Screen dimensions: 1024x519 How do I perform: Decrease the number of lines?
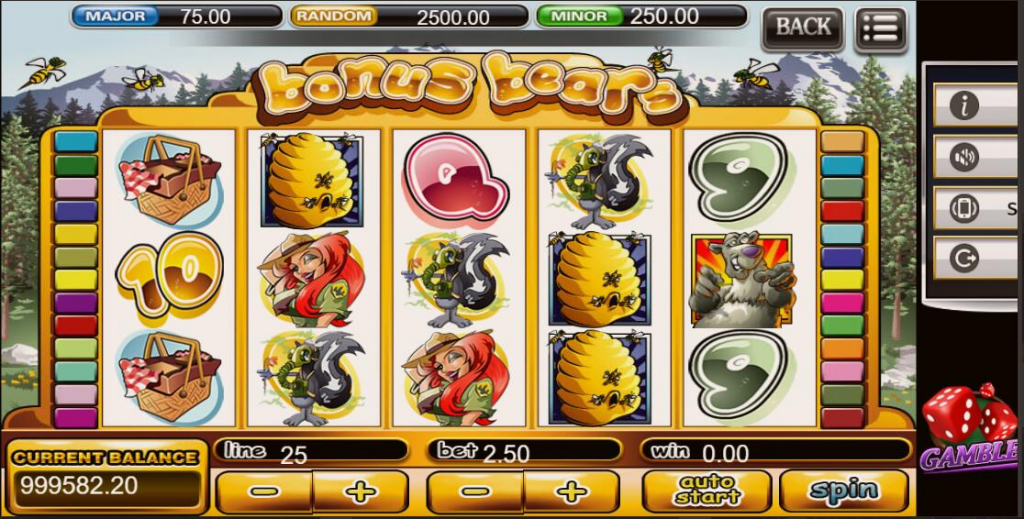[264, 492]
